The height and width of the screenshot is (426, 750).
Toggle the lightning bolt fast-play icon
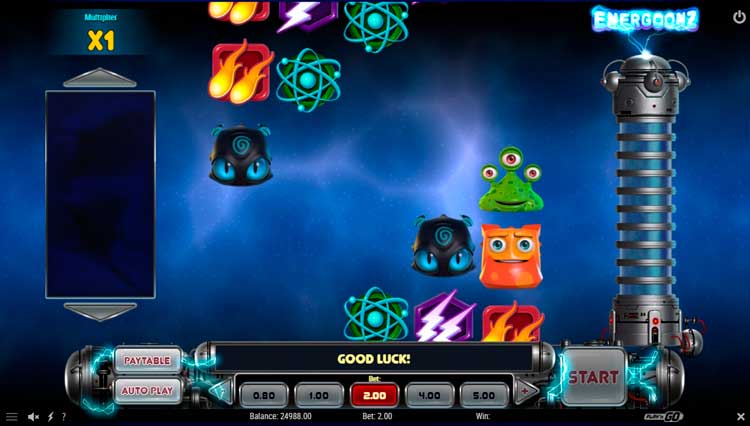click(x=50, y=417)
